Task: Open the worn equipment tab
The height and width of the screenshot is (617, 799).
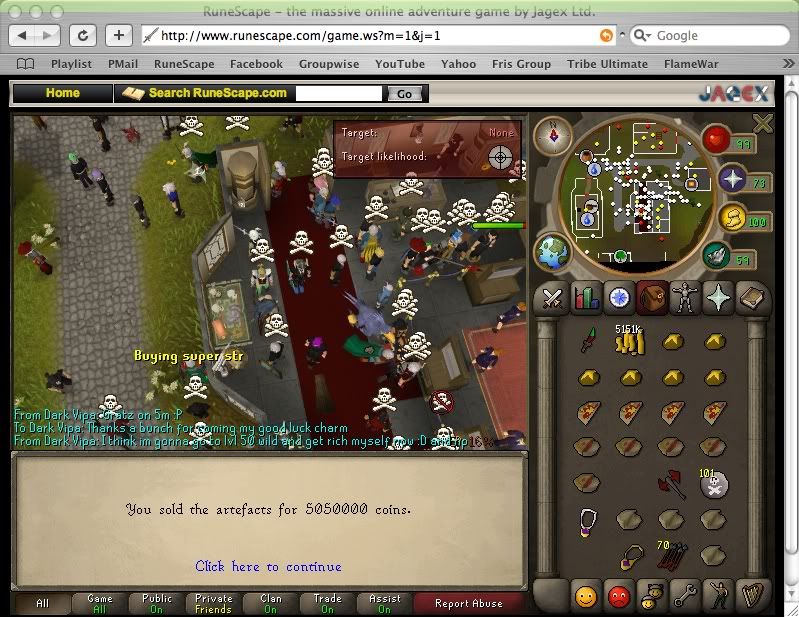Action: click(685, 298)
